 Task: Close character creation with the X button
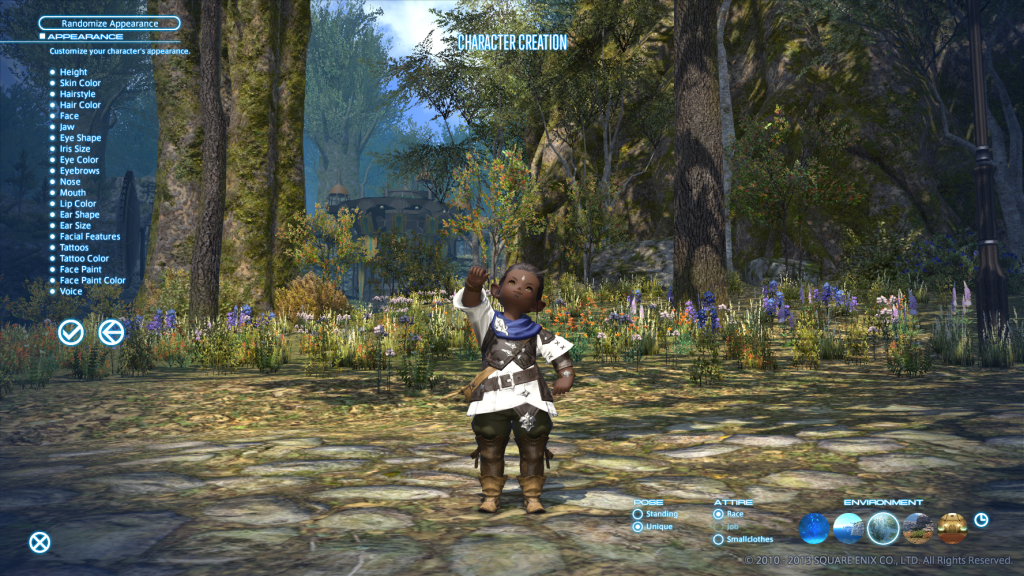pos(39,542)
